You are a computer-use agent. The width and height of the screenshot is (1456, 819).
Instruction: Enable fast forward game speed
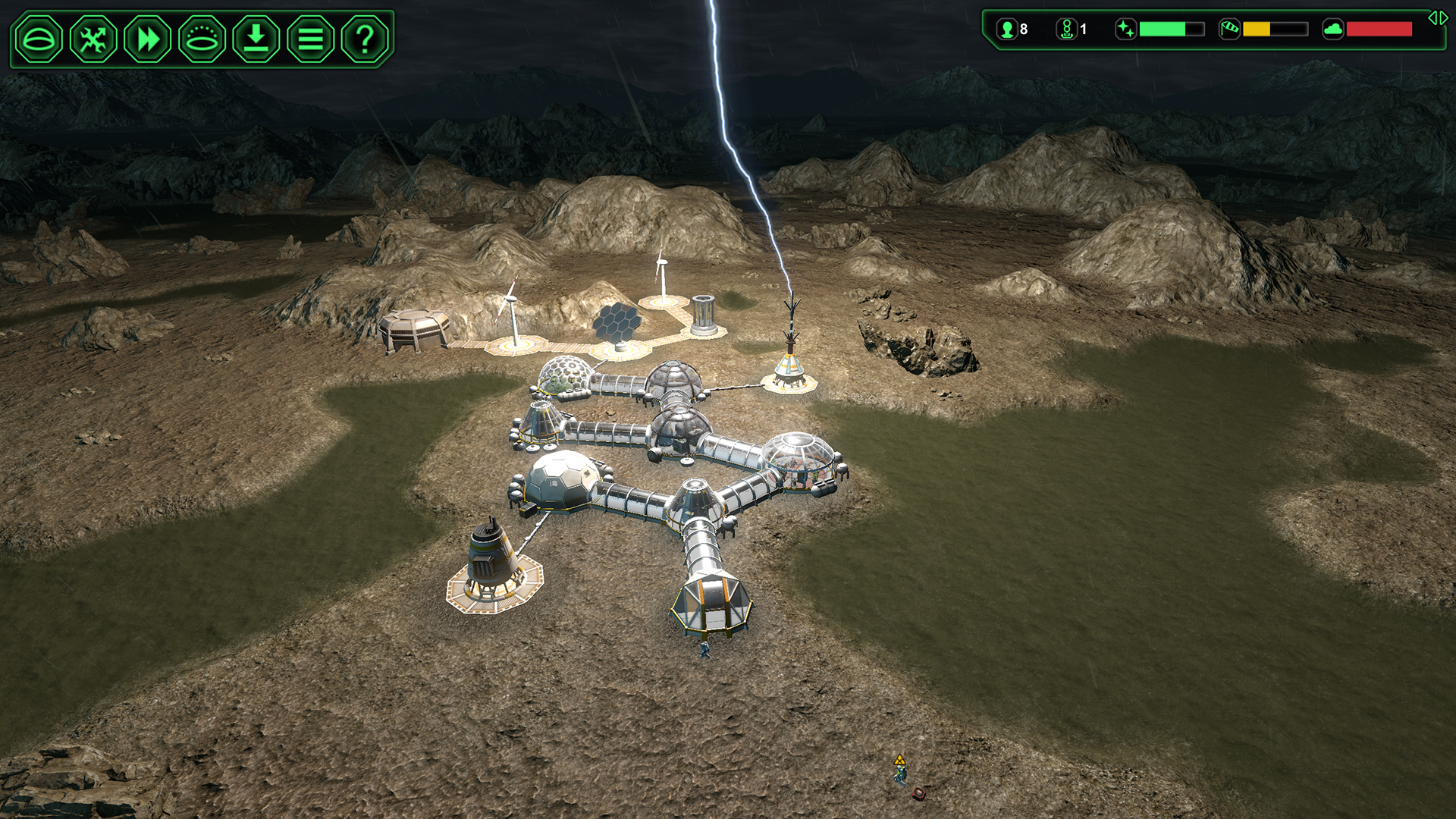point(147,38)
